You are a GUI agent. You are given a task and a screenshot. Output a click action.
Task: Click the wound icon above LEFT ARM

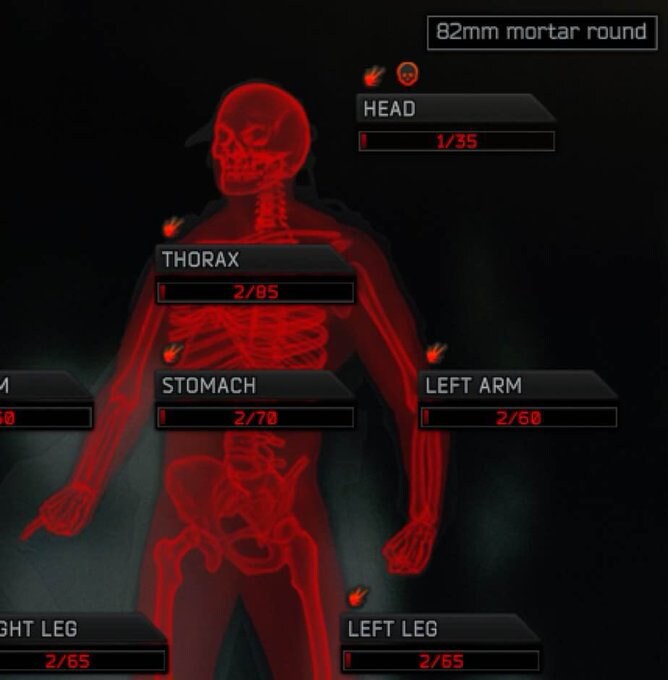coord(436,352)
